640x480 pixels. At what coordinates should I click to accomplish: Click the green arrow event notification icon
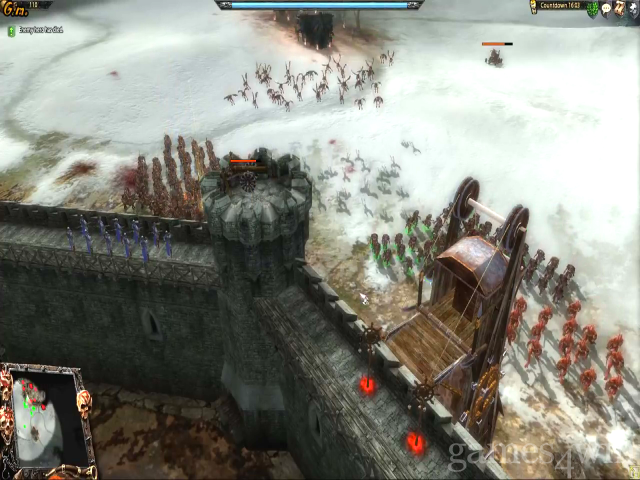tap(11, 31)
